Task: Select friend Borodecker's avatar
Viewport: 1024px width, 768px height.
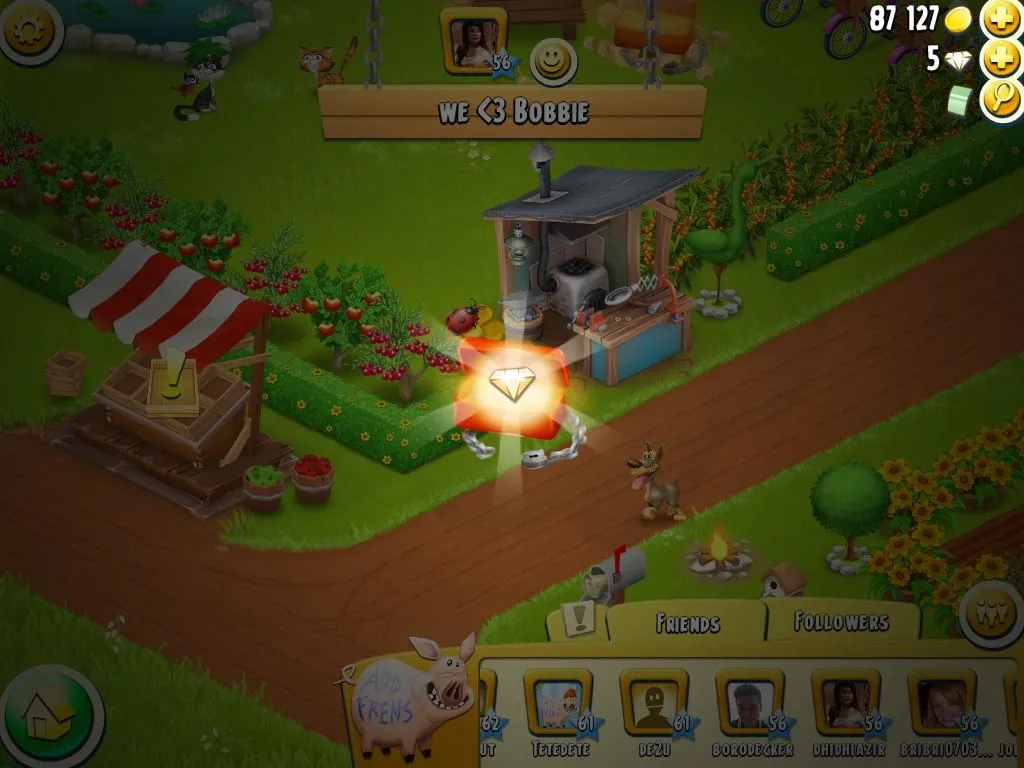Action: pos(749,703)
